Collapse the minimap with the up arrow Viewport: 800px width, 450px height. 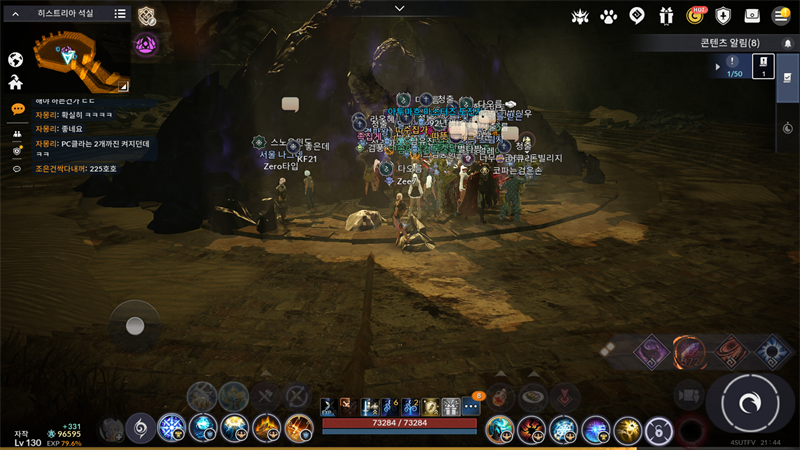point(16,14)
